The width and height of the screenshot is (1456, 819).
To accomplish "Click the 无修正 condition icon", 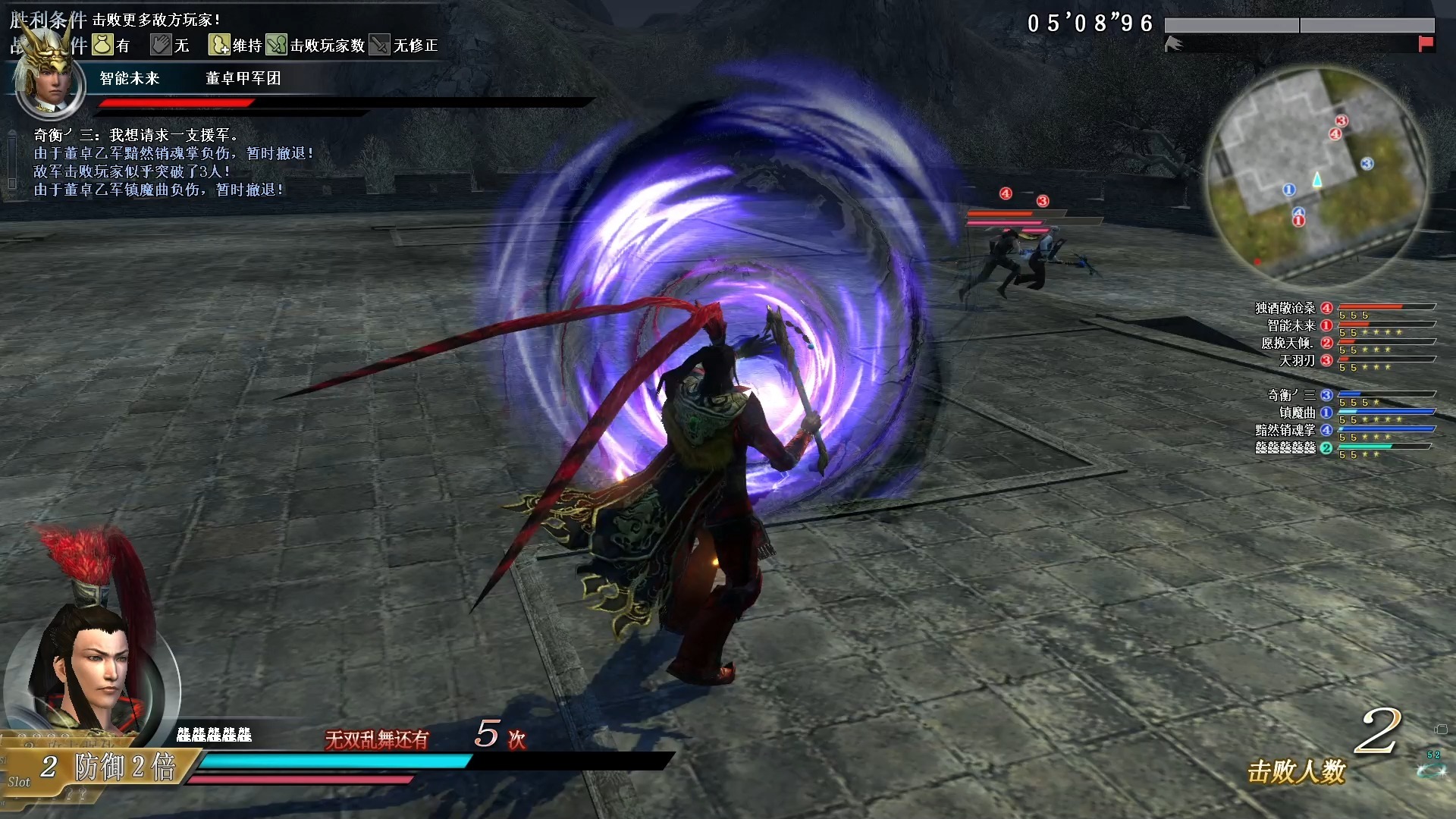I will (x=380, y=45).
